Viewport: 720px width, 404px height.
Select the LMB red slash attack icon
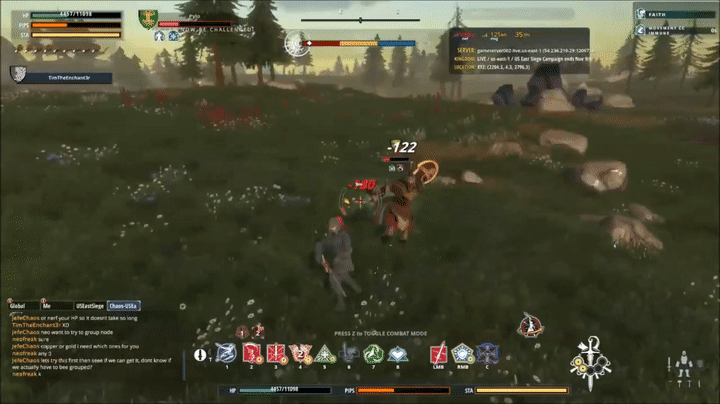[x=438, y=352]
